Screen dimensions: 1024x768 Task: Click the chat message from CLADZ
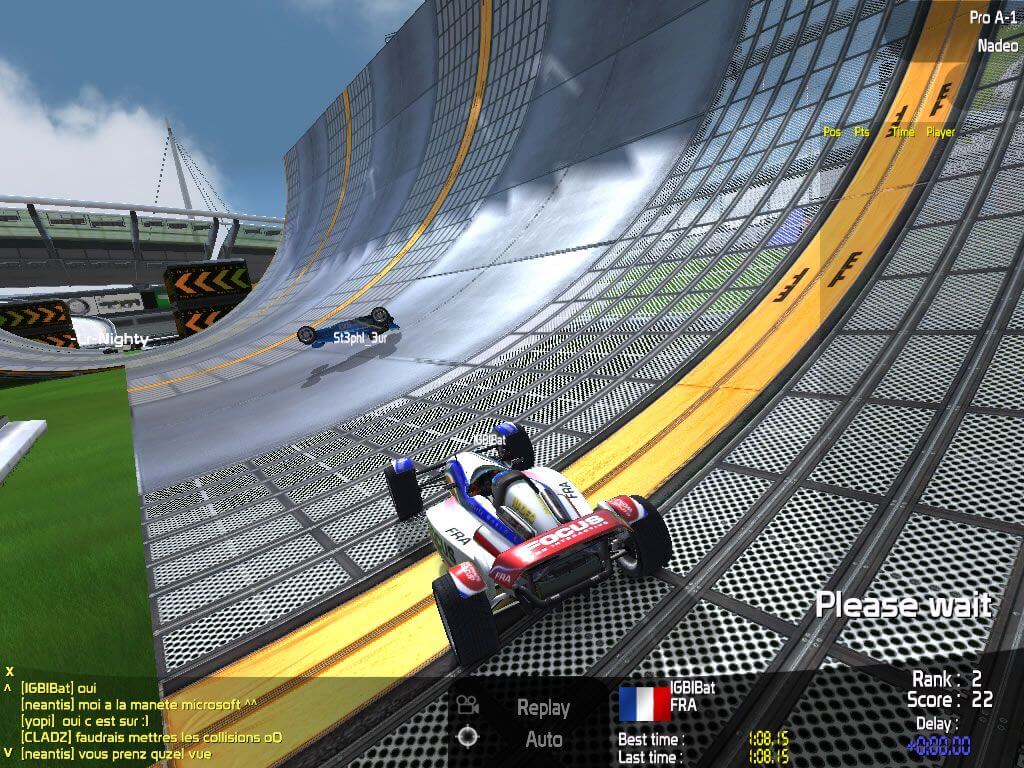pyautogui.click(x=151, y=737)
